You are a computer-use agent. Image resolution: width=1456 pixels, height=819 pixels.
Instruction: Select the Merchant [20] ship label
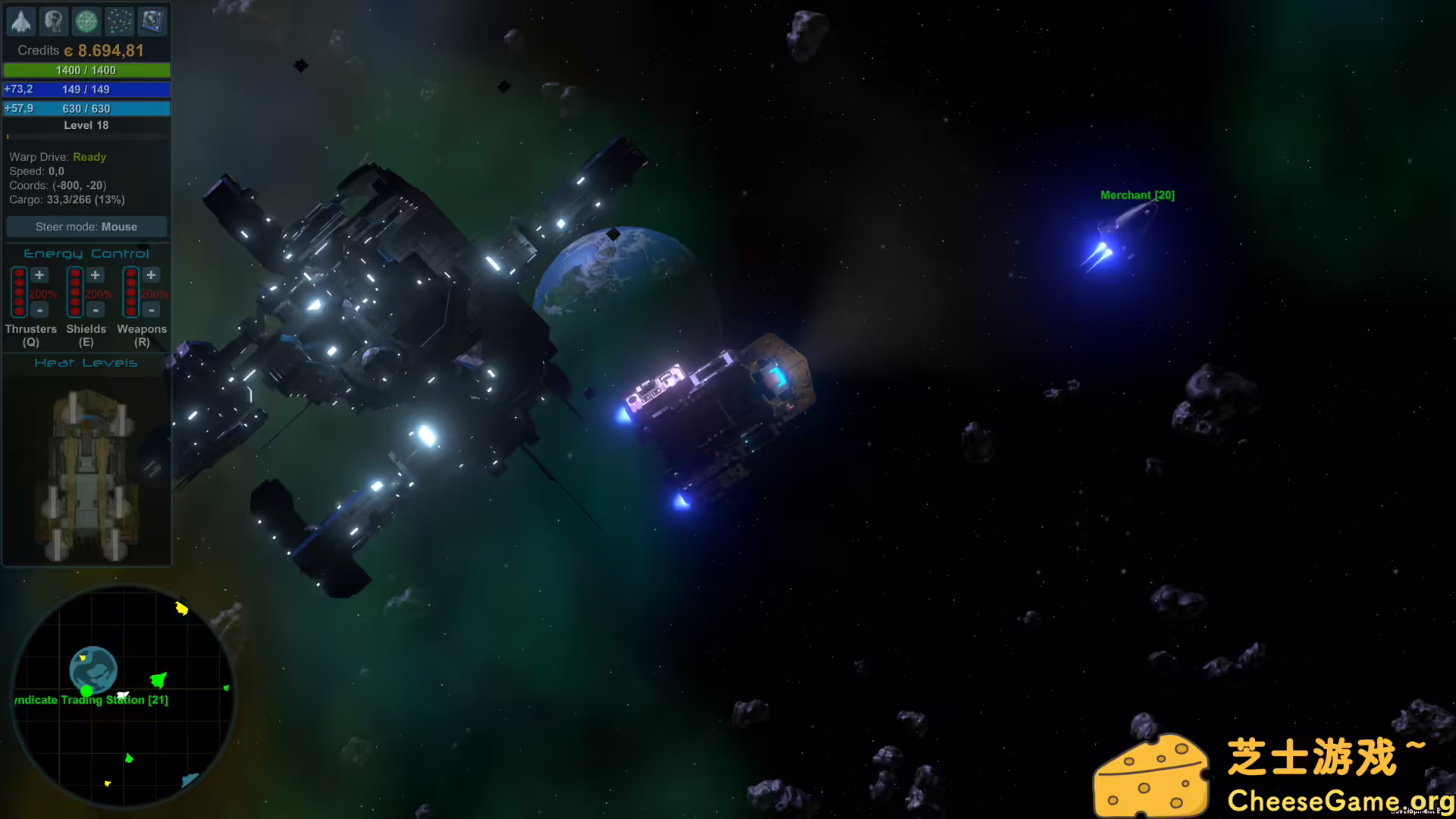click(1137, 195)
